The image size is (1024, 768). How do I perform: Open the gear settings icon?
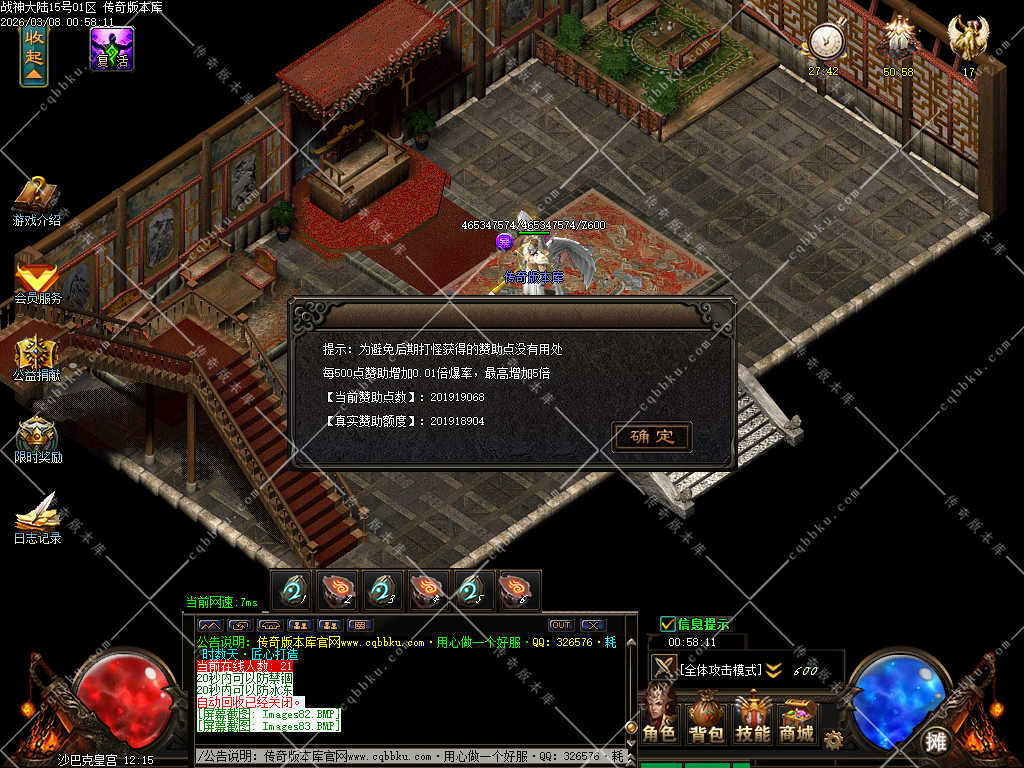(833, 739)
